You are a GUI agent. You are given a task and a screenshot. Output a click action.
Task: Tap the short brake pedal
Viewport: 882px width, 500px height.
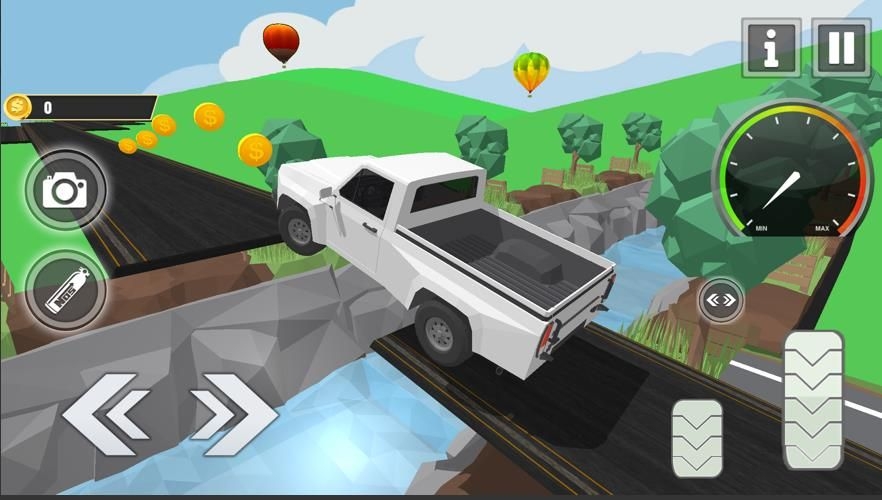697,438
